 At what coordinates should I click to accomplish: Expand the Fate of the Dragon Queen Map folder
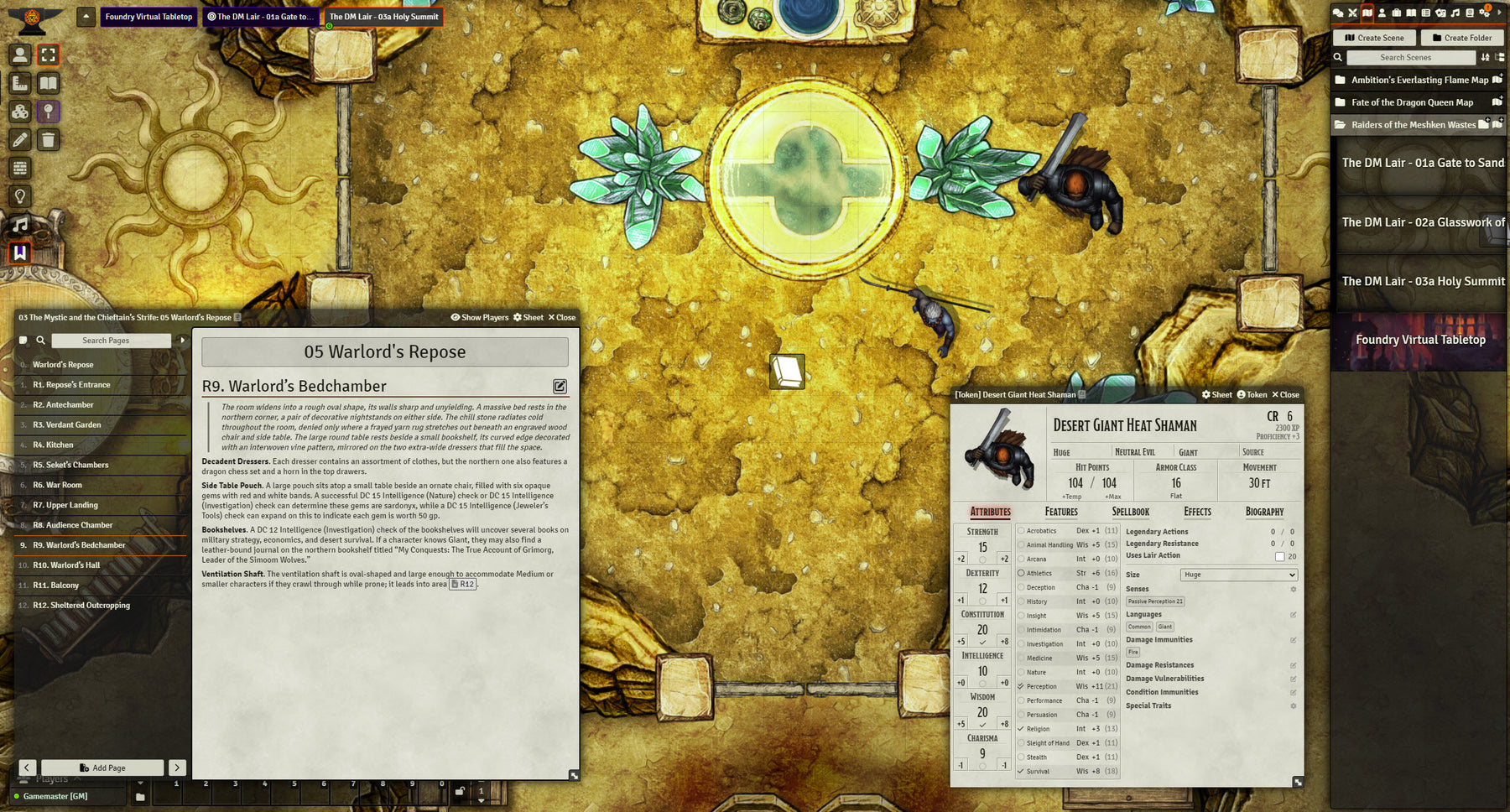(x=1412, y=102)
